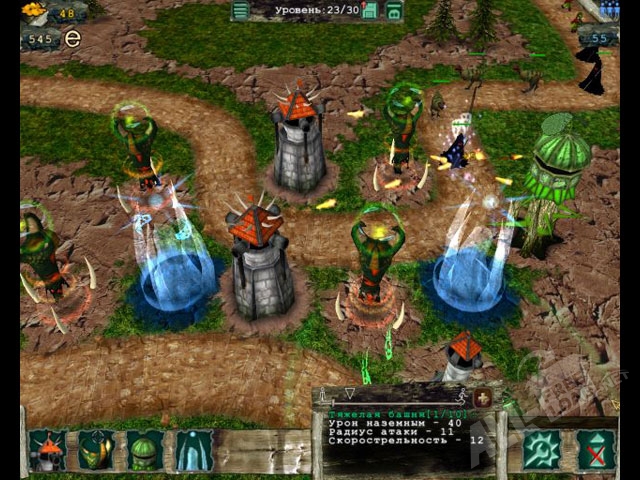Click the green icon right of save
The width and height of the screenshot is (640, 480).
pyautogui.click(x=395, y=11)
